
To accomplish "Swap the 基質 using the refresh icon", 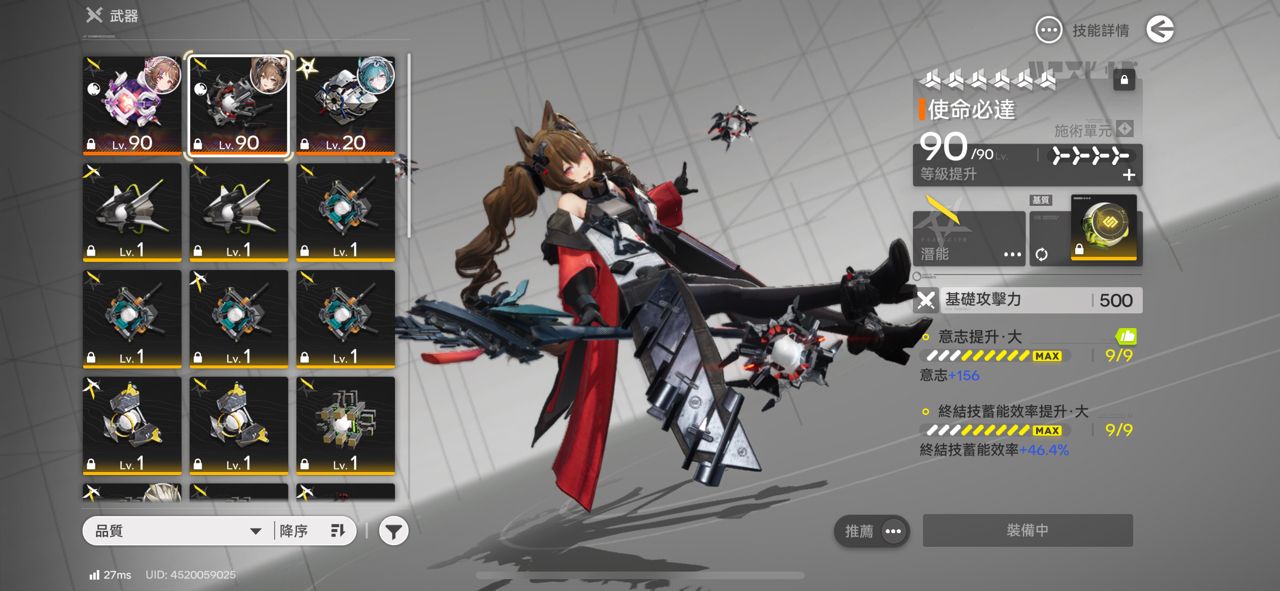I will click(x=1041, y=254).
